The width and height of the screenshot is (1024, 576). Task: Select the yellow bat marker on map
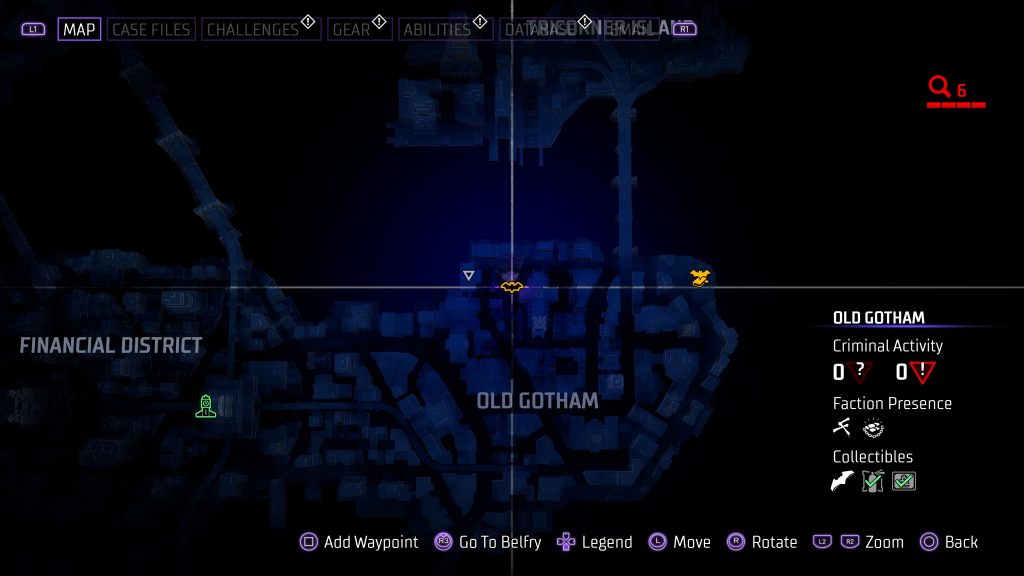[512, 287]
